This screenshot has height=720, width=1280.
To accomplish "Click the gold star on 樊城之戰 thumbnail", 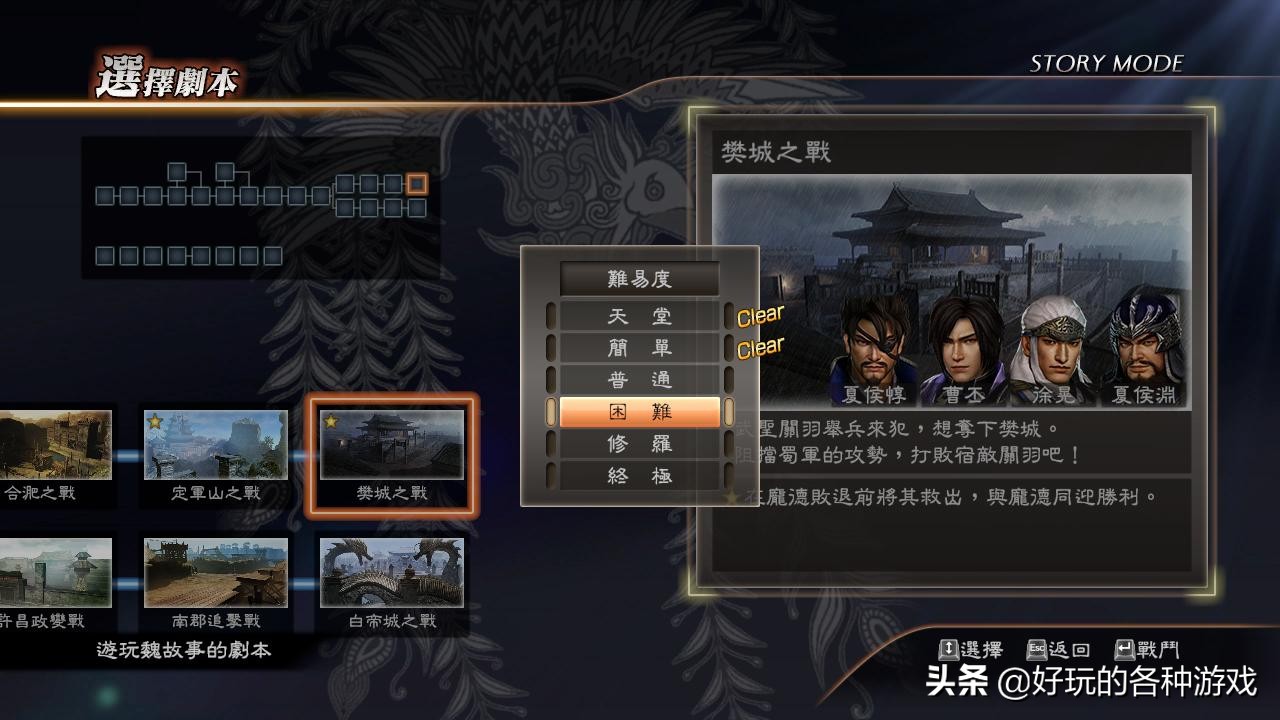I will pyautogui.click(x=331, y=421).
